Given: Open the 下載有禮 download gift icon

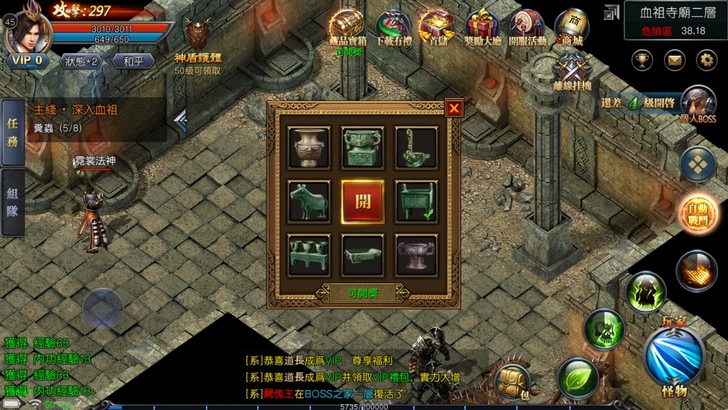Looking at the screenshot, I should click(x=391, y=27).
